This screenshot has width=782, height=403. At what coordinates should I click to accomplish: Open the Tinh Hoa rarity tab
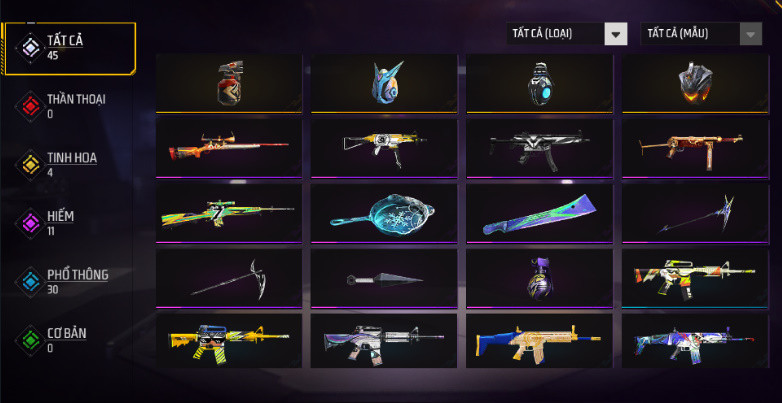(x=71, y=162)
